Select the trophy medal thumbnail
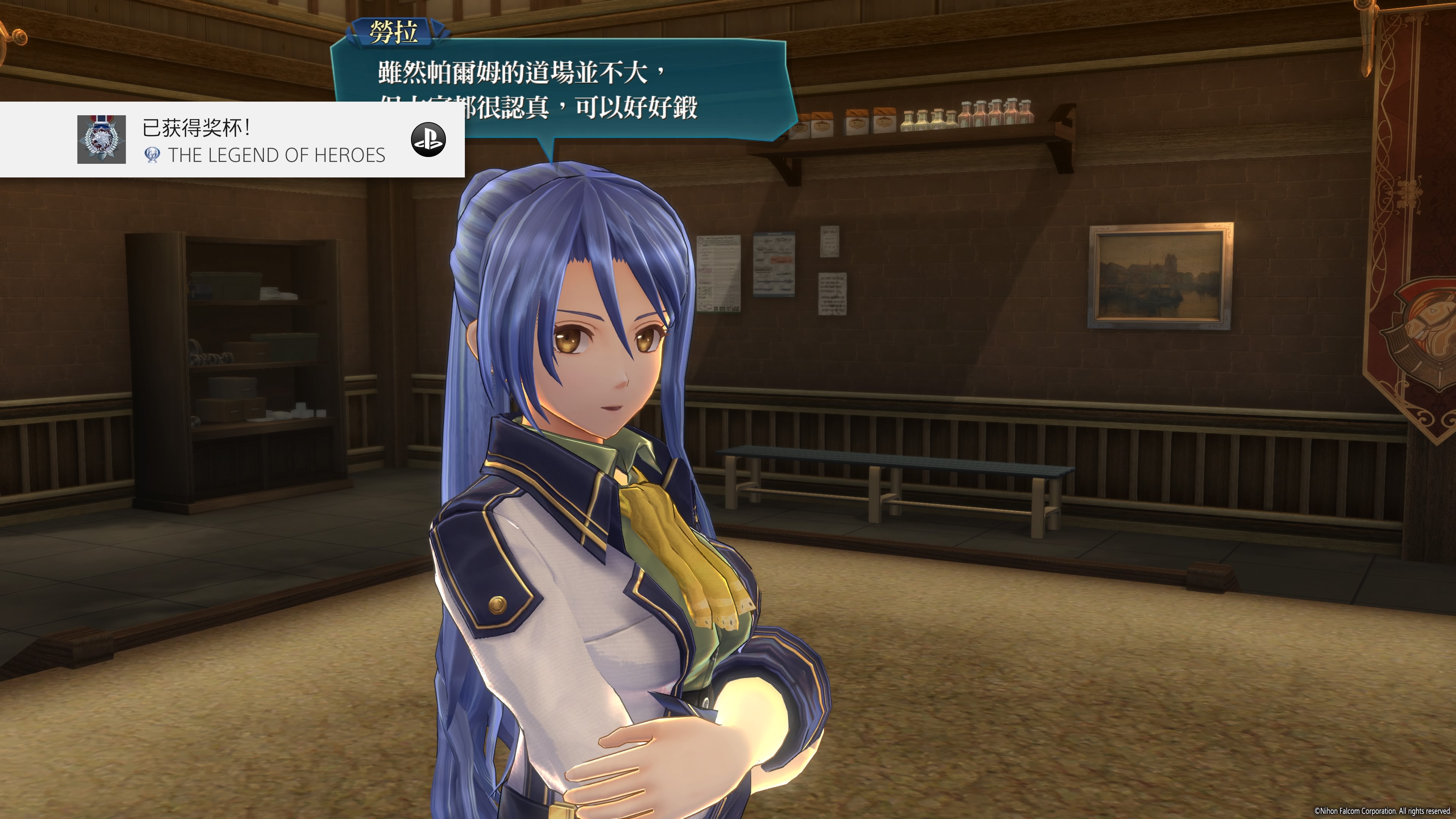 click(x=102, y=140)
